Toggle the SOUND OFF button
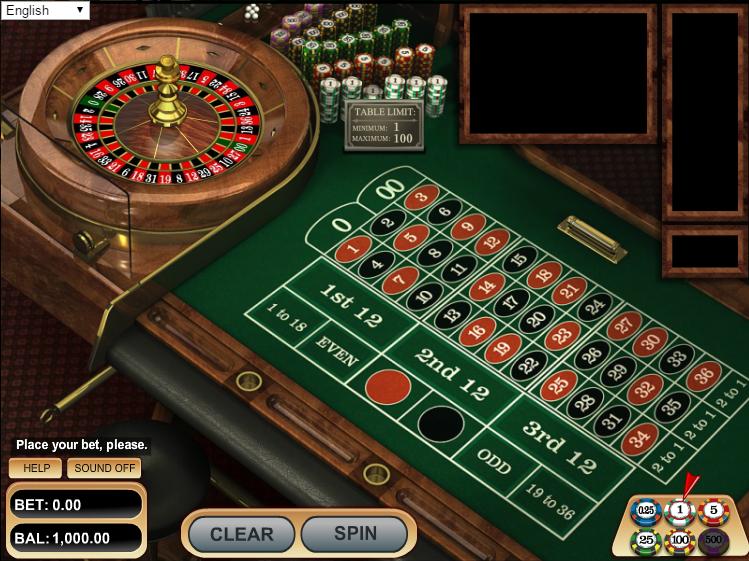This screenshot has width=749, height=561. (x=106, y=468)
